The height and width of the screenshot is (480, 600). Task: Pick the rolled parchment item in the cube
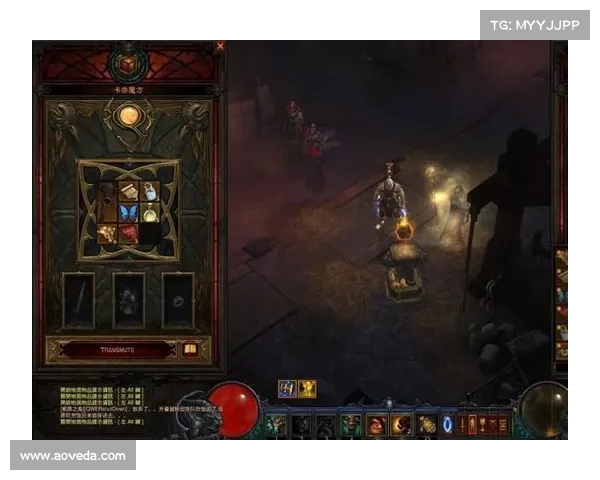(128, 191)
